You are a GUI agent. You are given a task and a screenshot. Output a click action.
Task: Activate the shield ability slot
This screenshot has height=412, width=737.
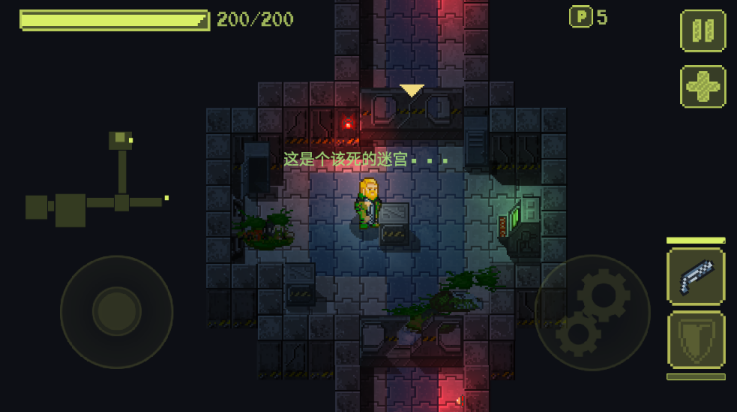(696, 340)
